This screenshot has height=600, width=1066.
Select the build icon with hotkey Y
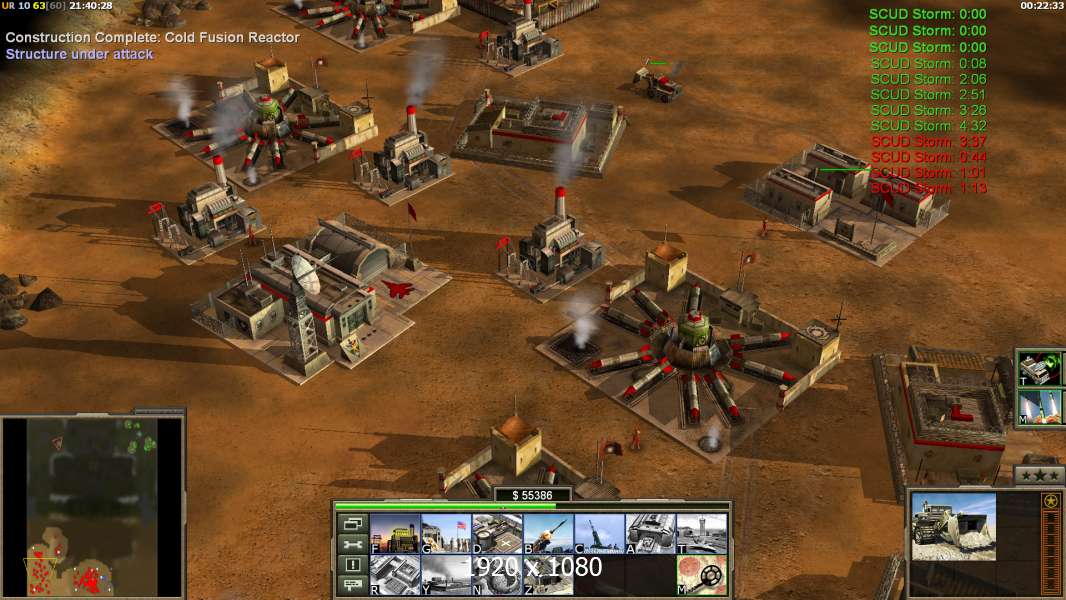445,575
